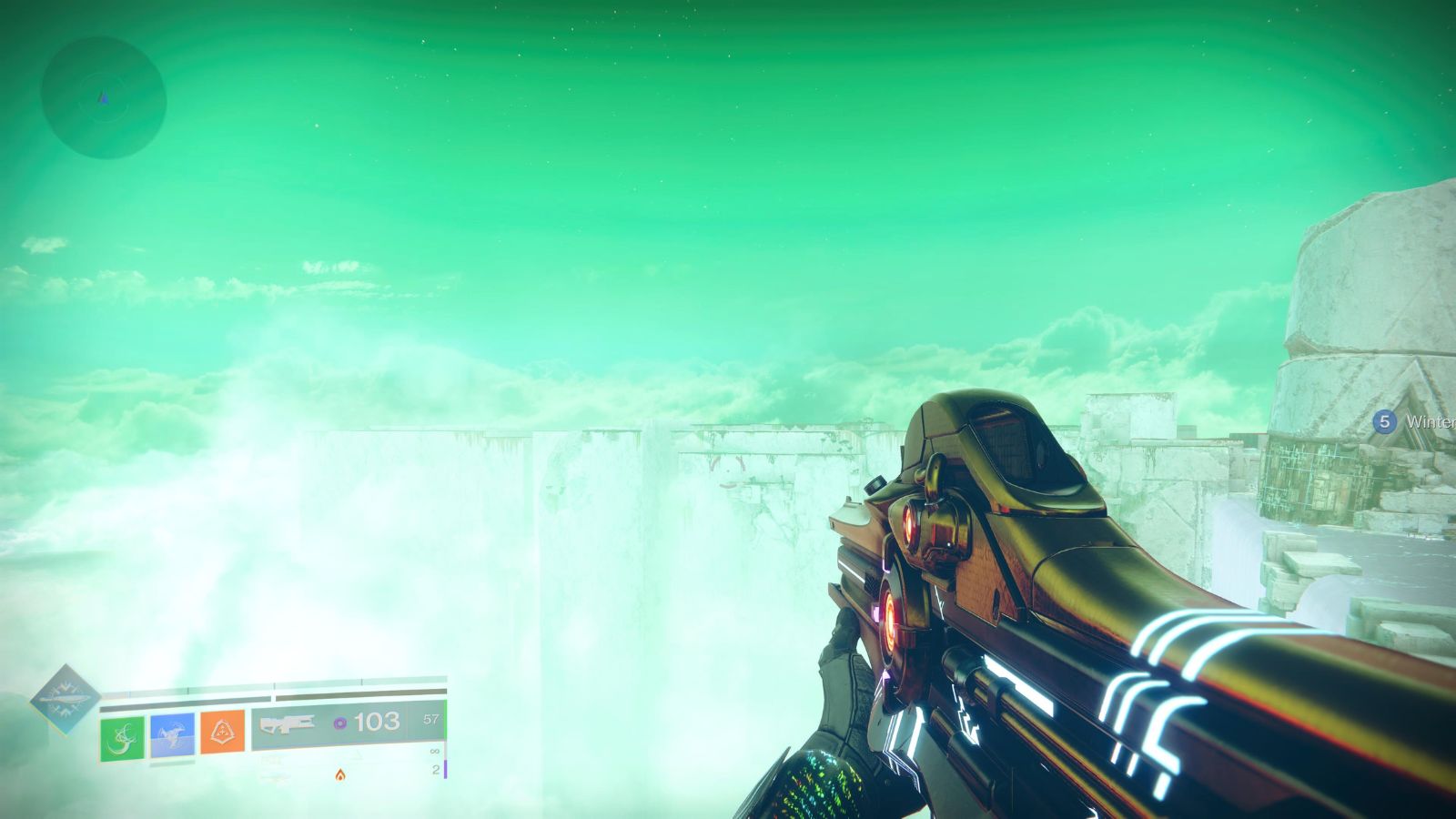The width and height of the screenshot is (1456, 819).
Task: Click the infinity ammo symbol
Action: pos(433,752)
